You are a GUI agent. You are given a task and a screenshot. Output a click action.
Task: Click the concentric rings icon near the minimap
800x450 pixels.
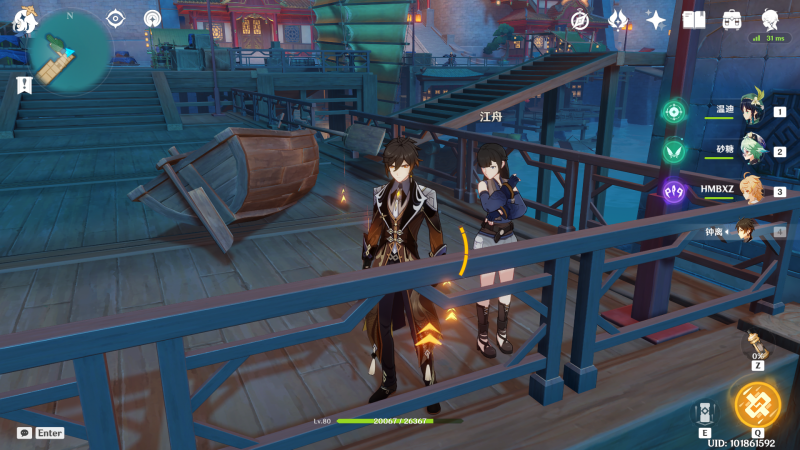pyautogui.click(x=152, y=18)
